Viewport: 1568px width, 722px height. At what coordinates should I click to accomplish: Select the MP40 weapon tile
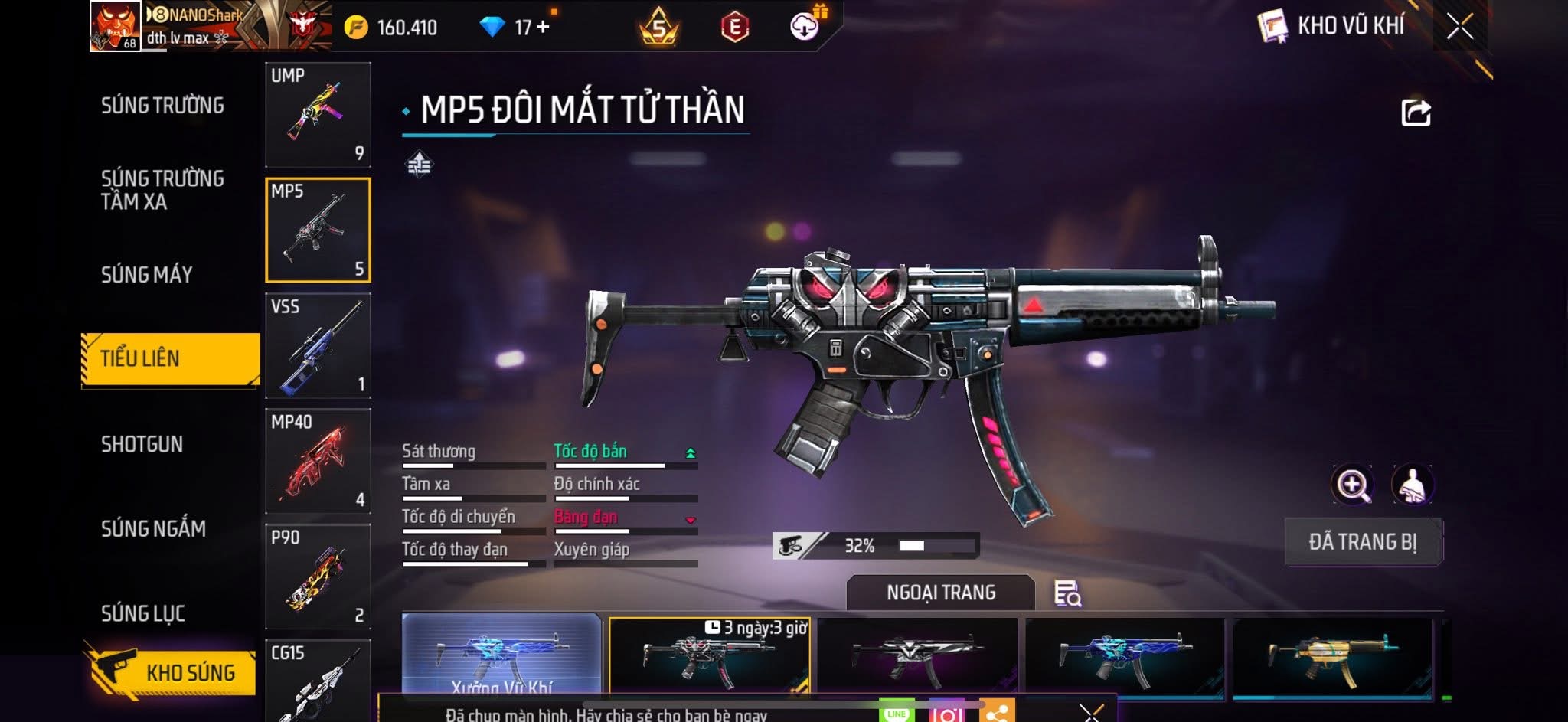point(318,461)
